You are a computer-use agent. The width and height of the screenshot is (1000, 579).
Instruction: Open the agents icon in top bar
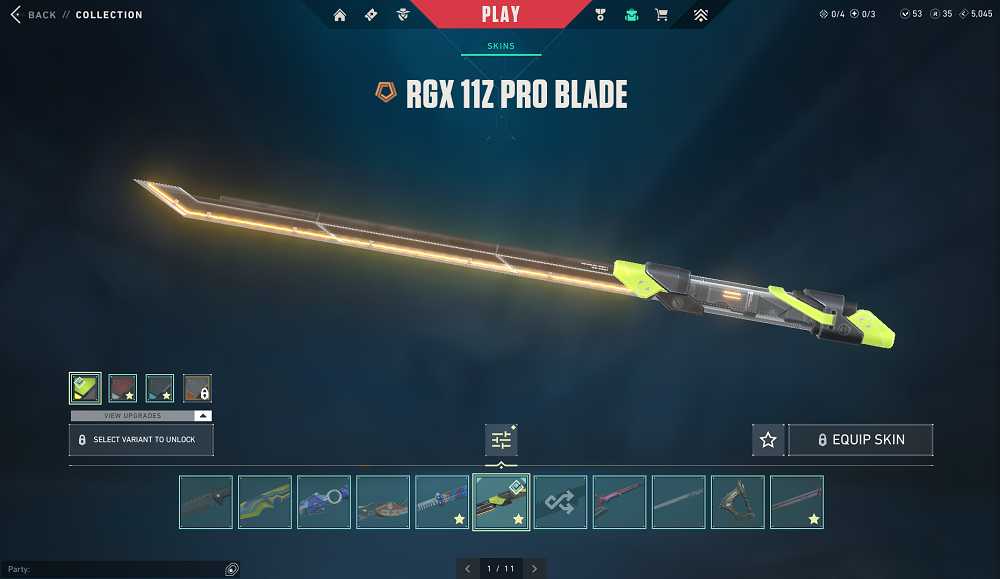402,15
